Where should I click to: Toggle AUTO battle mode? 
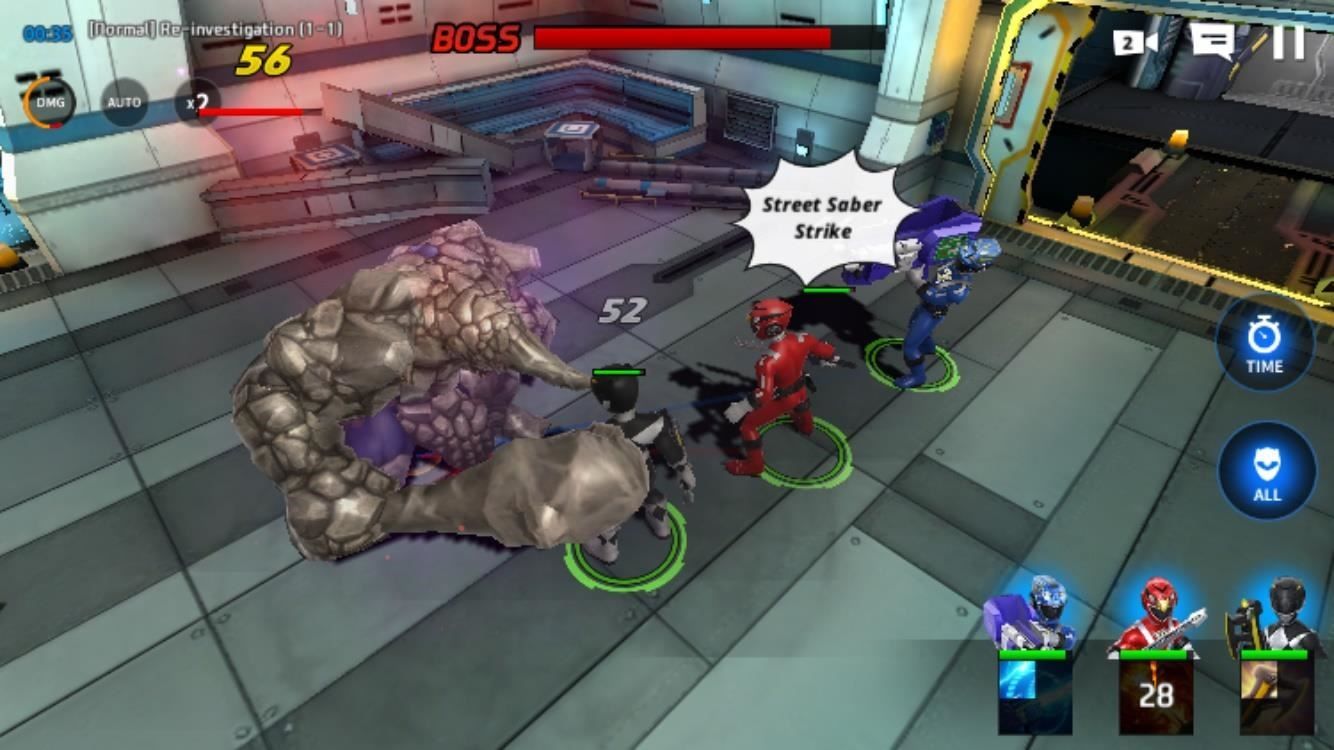(124, 103)
